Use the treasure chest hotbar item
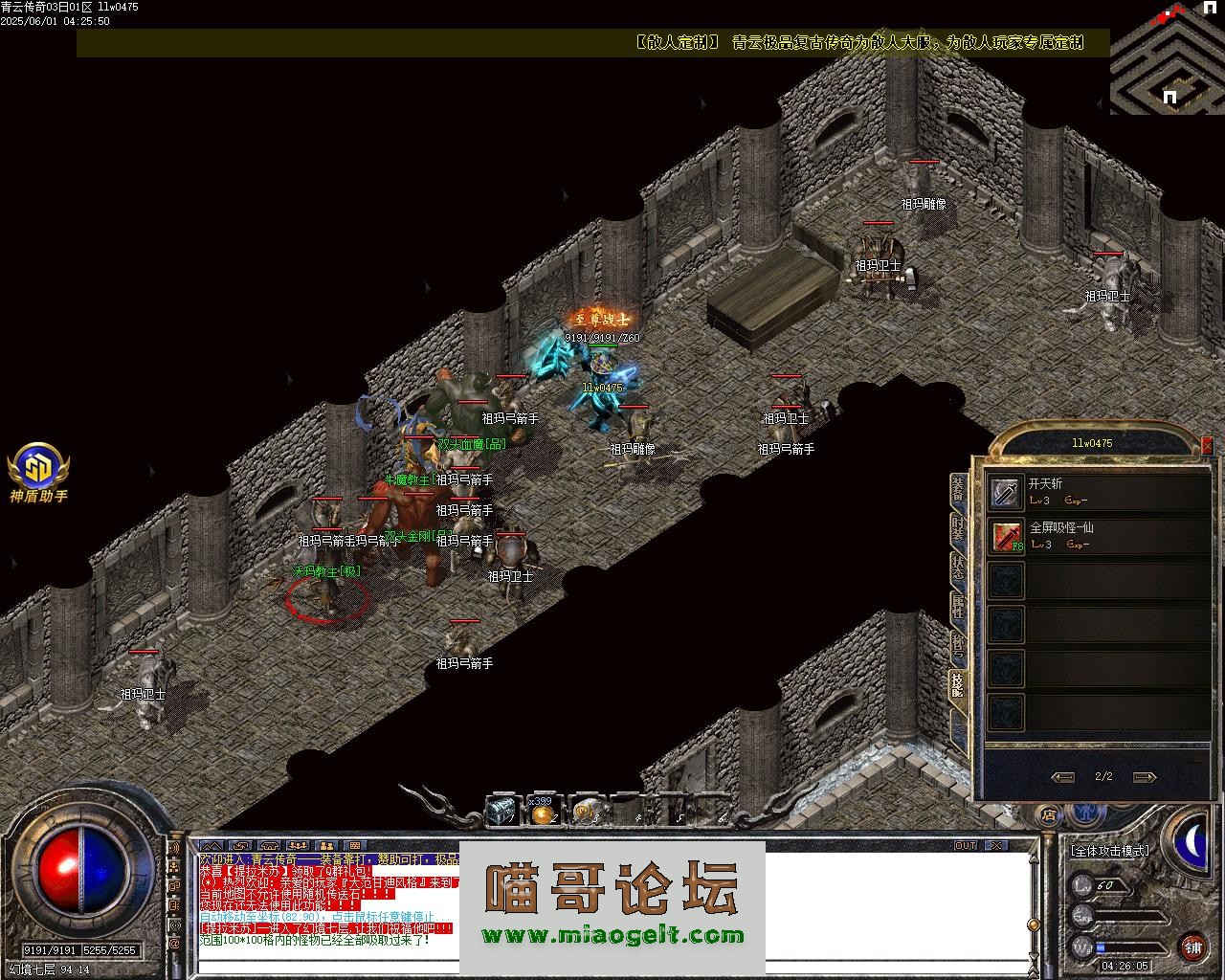1225x980 pixels. point(501,812)
